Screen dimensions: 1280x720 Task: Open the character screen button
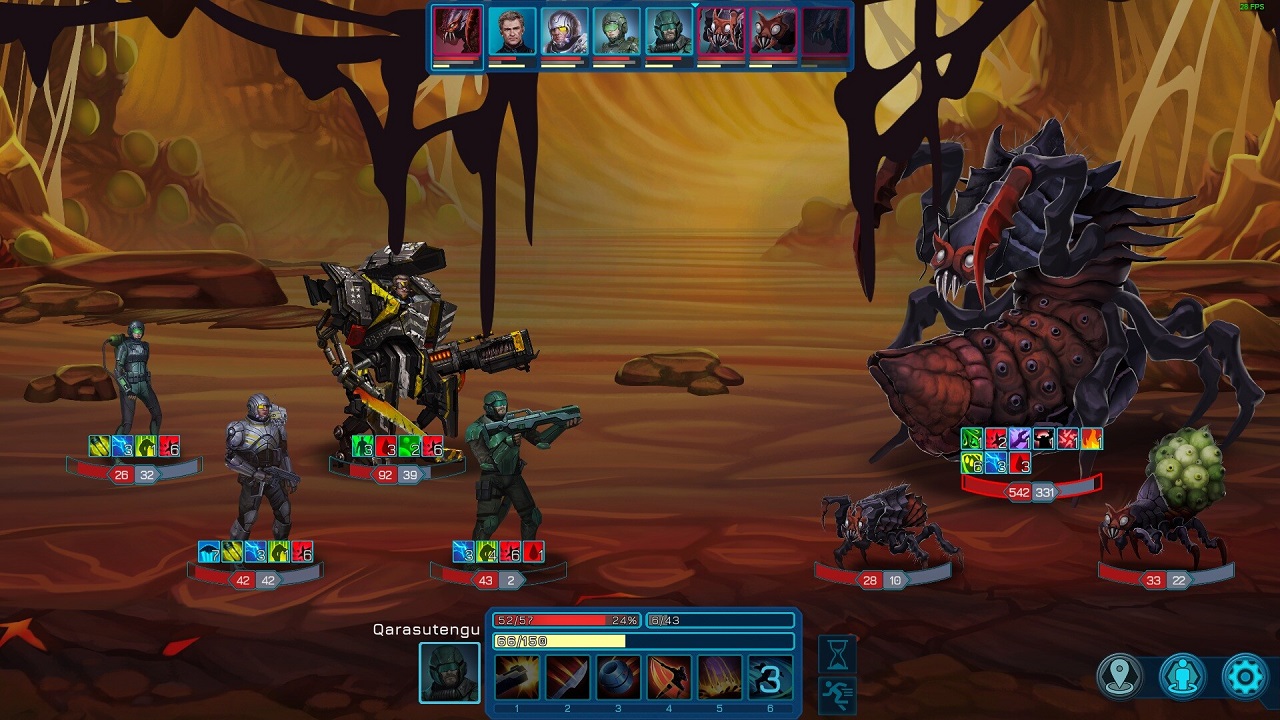click(1182, 677)
